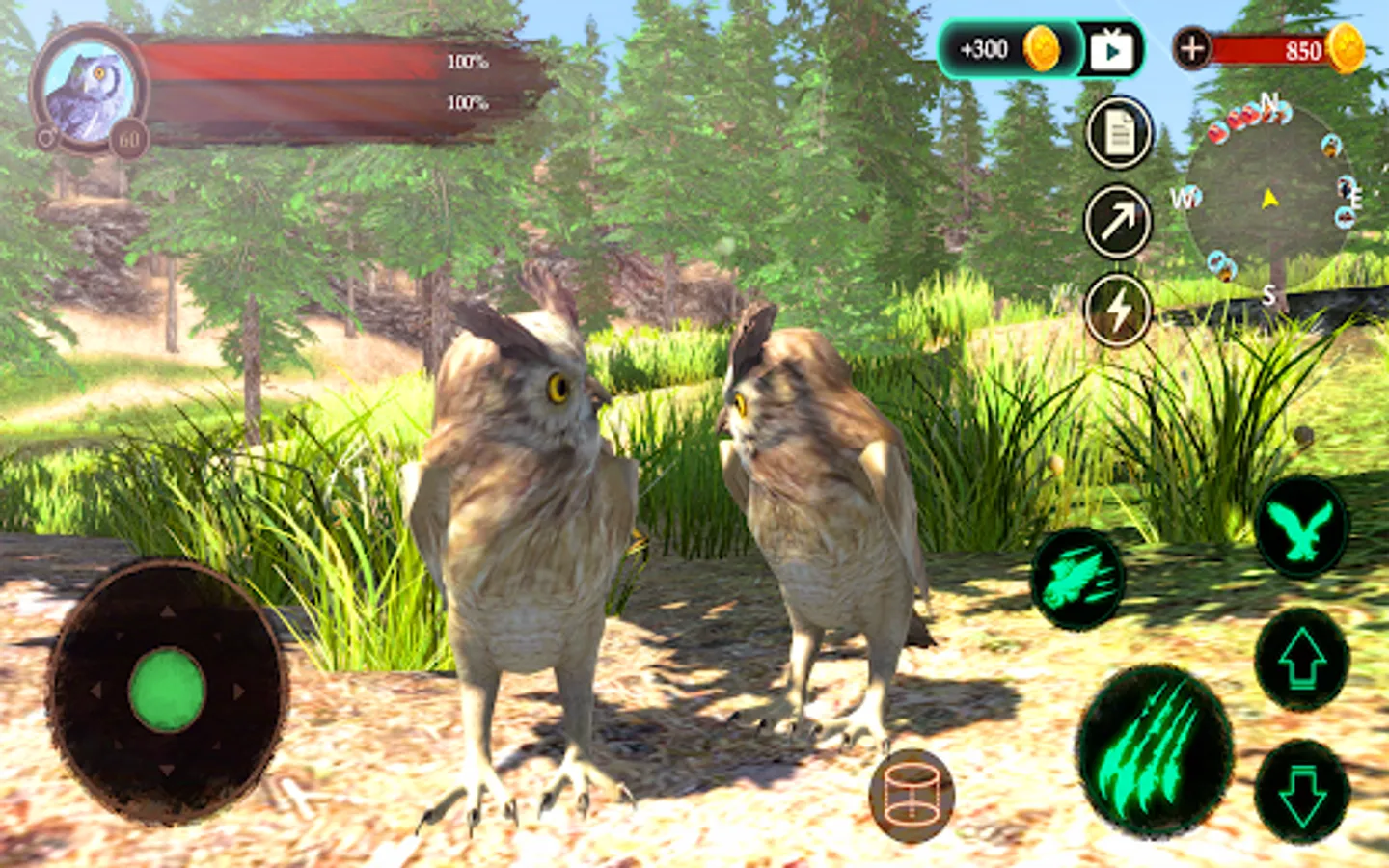This screenshot has height=868, width=1389.
Task: Descend with the down arrow button
Action: tap(1301, 791)
